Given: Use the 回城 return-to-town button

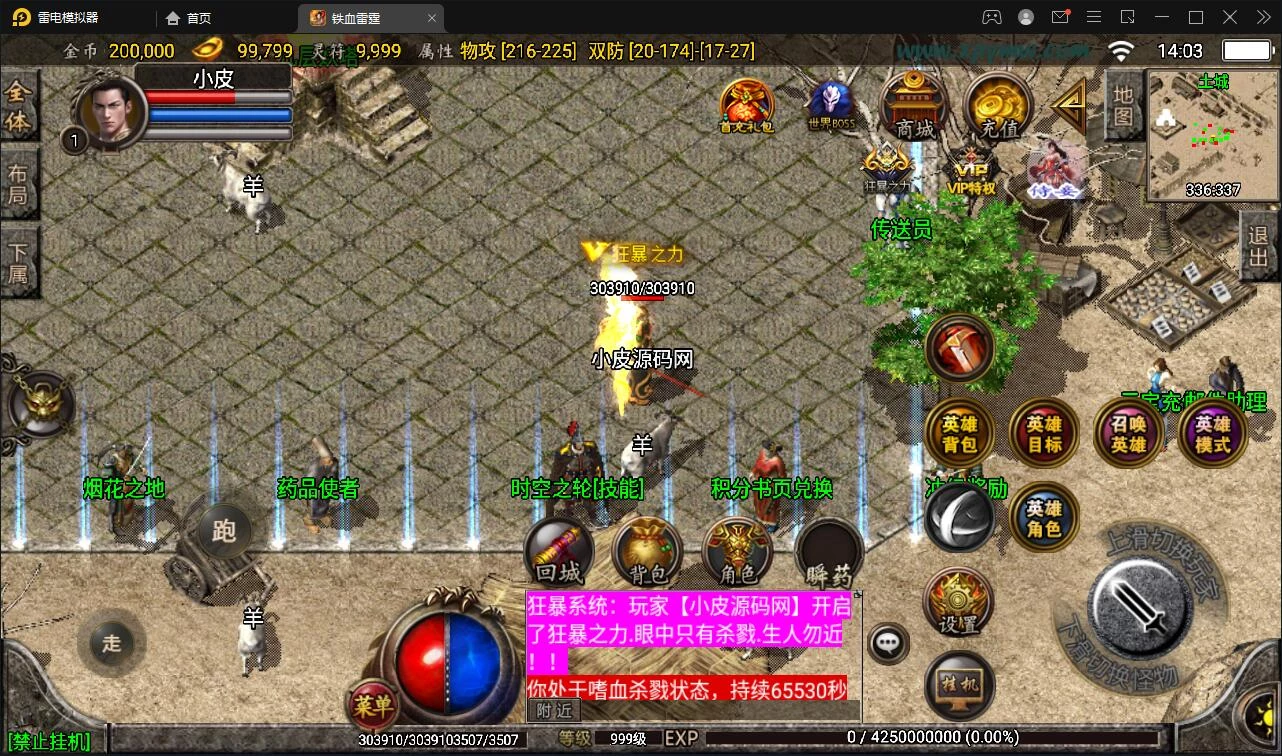Looking at the screenshot, I should click(559, 552).
